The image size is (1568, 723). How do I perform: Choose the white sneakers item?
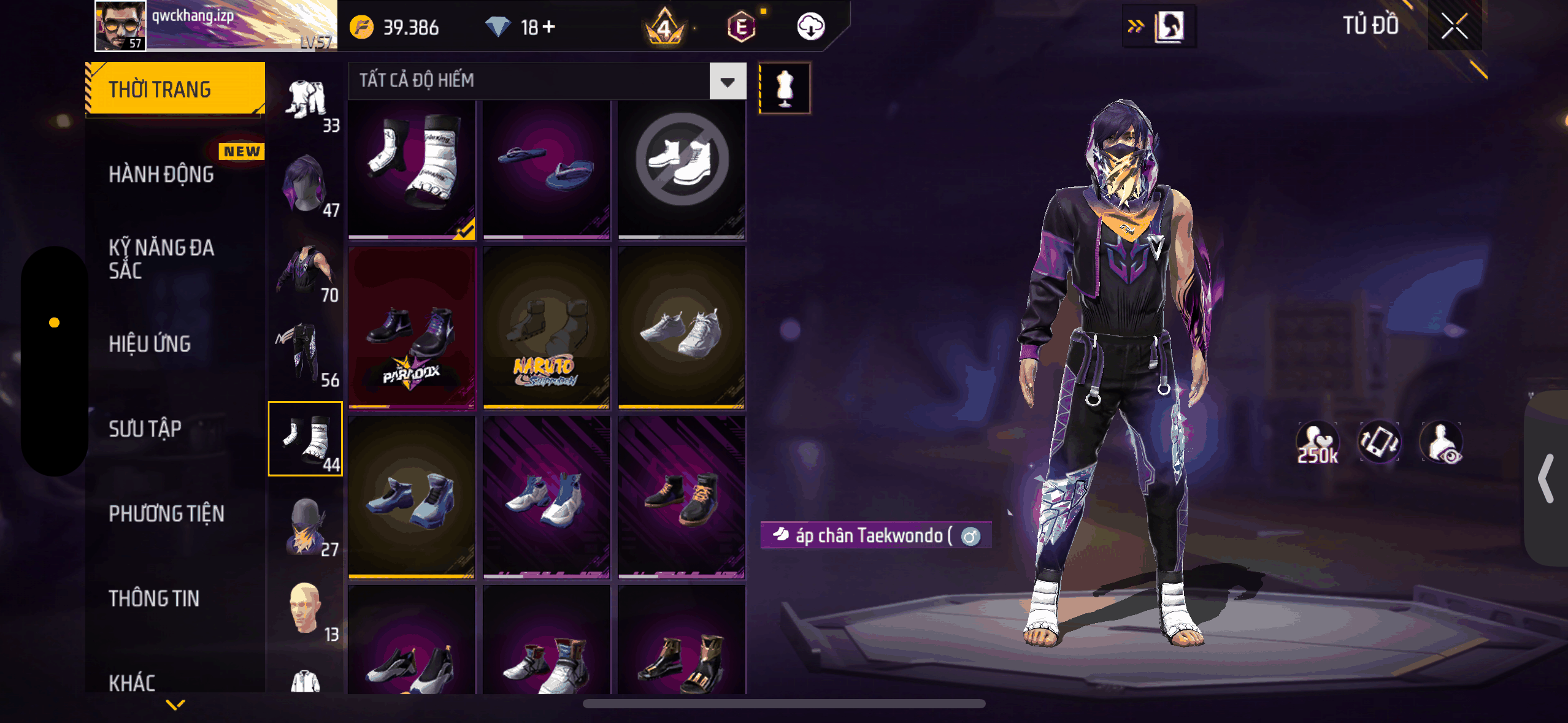pos(682,329)
